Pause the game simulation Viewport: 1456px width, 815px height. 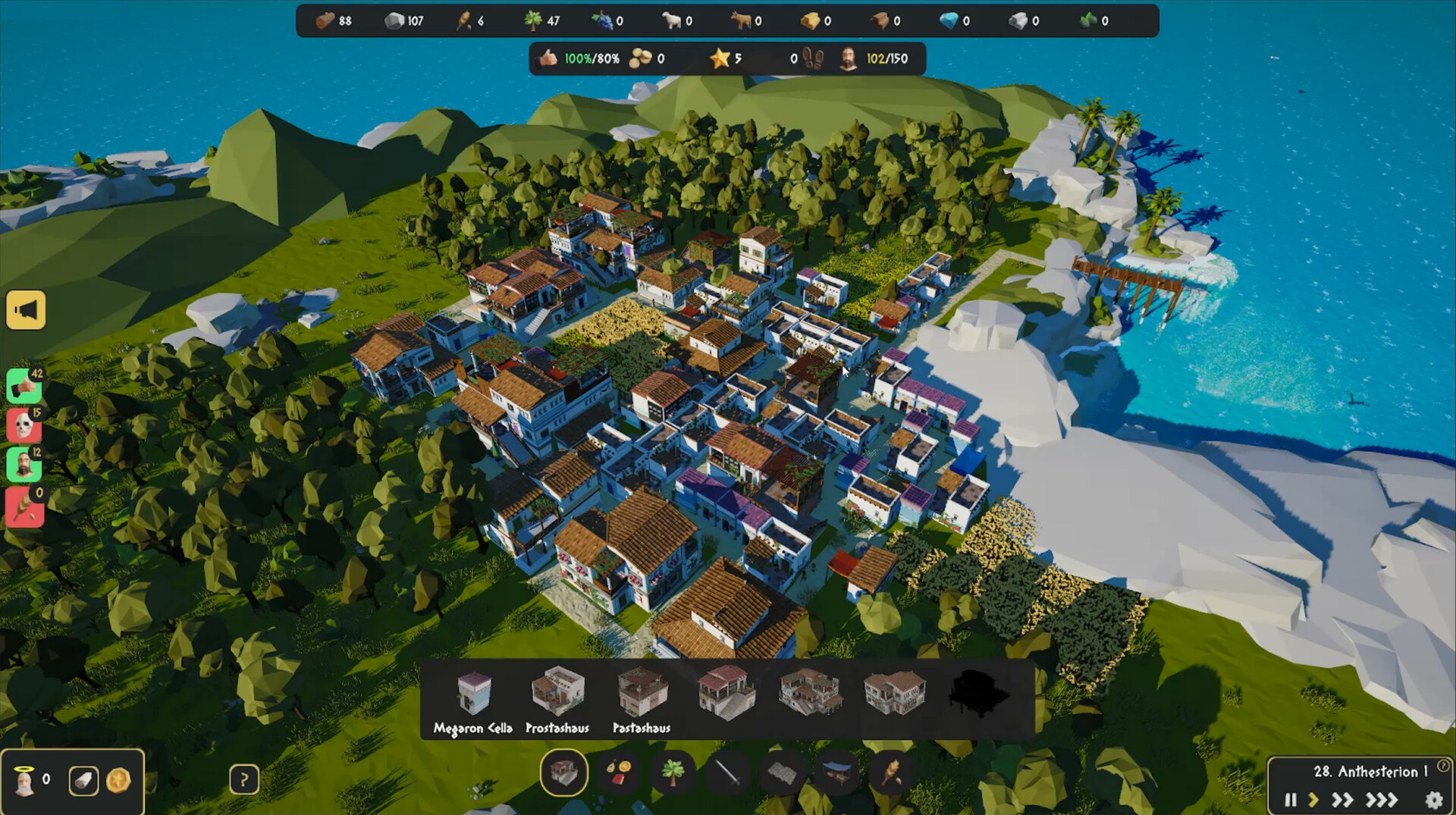[1290, 799]
